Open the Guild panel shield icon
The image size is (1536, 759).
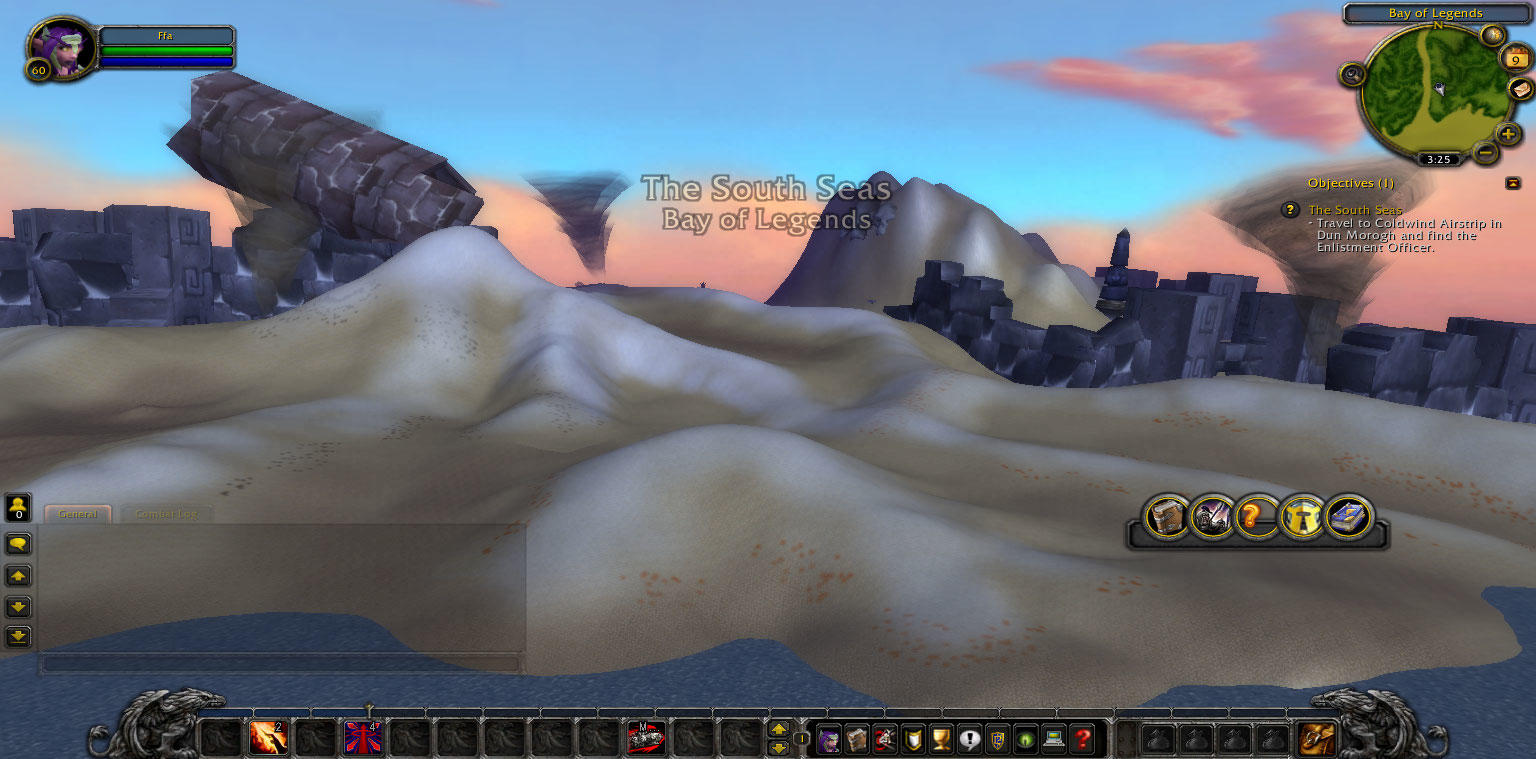[x=912, y=738]
